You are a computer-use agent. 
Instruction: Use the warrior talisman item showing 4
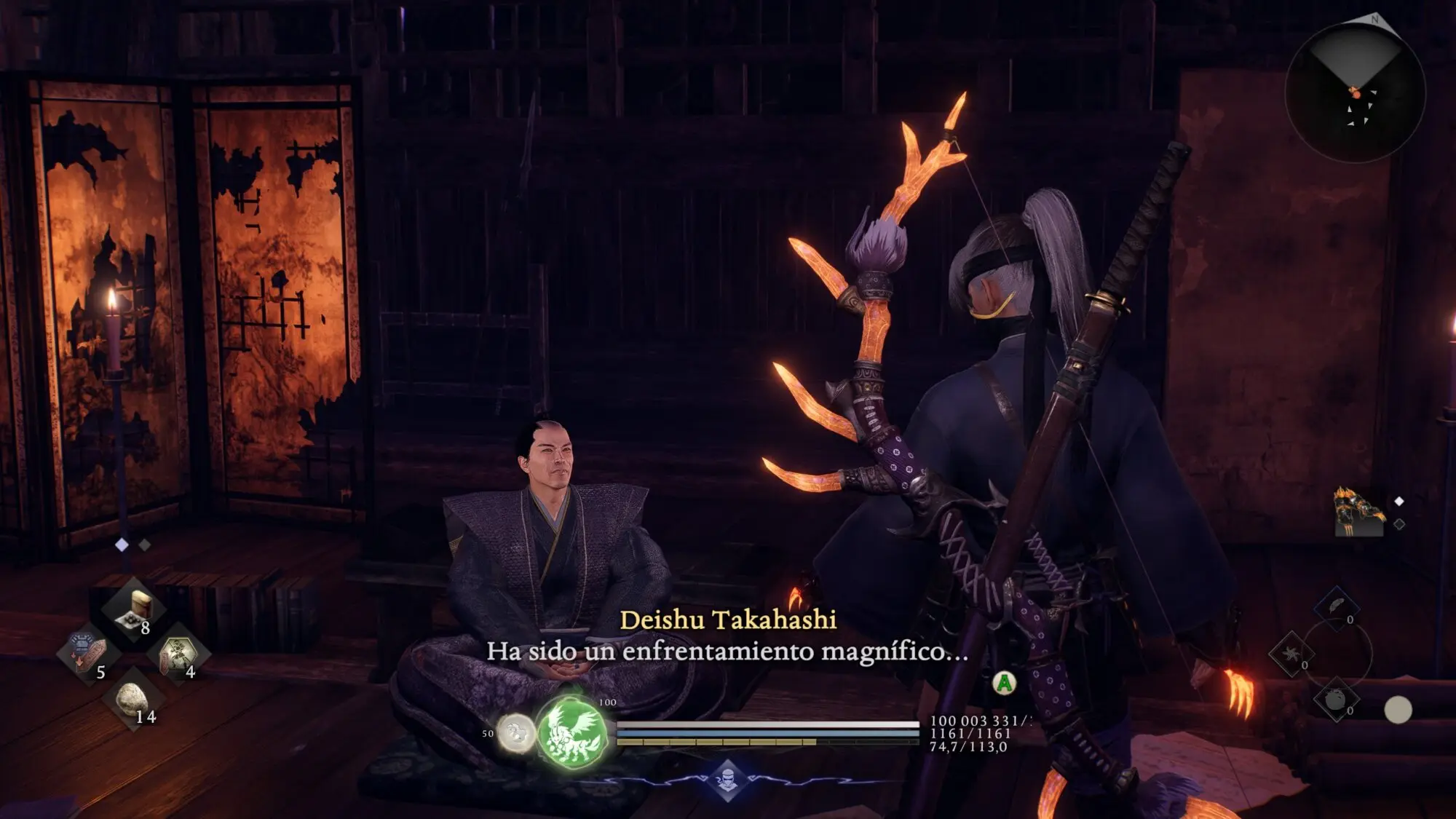tap(178, 654)
